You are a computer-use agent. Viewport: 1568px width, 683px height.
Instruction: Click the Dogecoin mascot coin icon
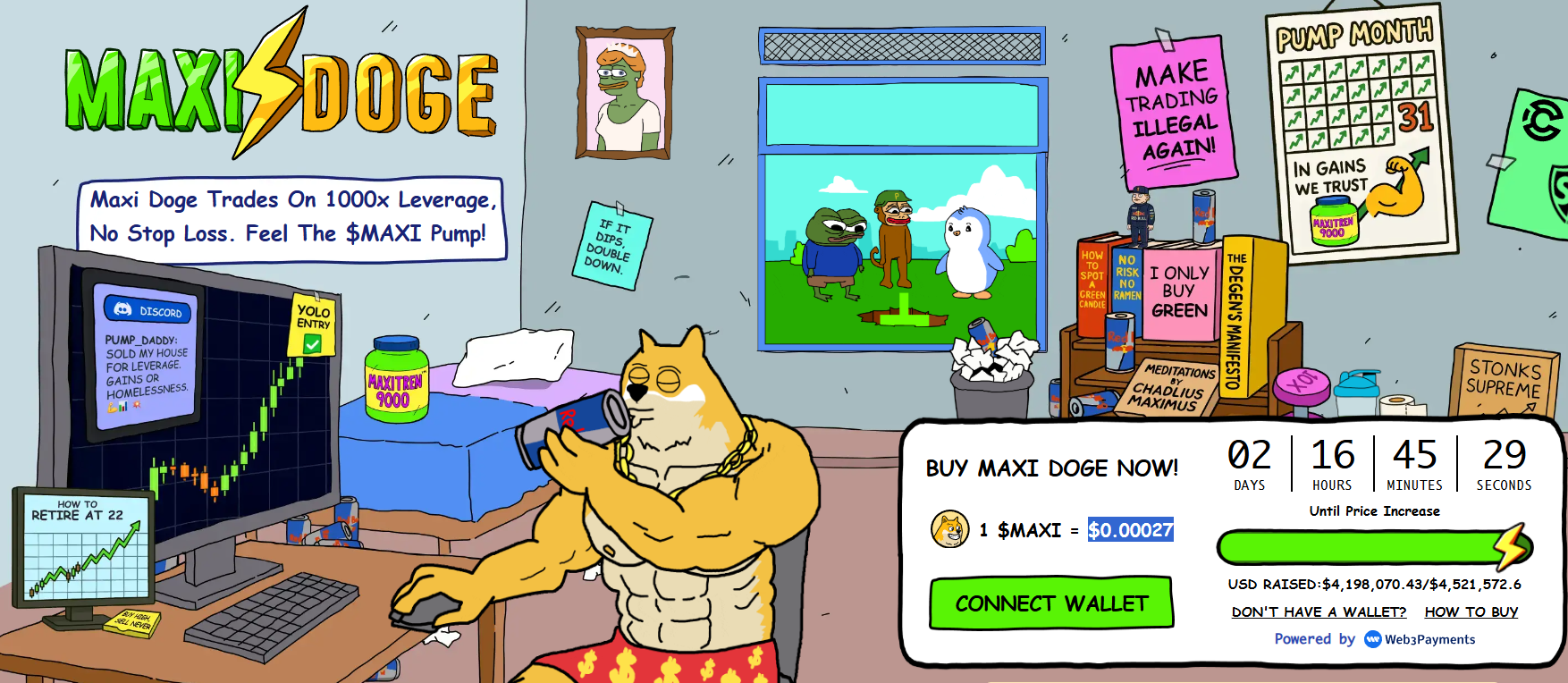[x=949, y=531]
